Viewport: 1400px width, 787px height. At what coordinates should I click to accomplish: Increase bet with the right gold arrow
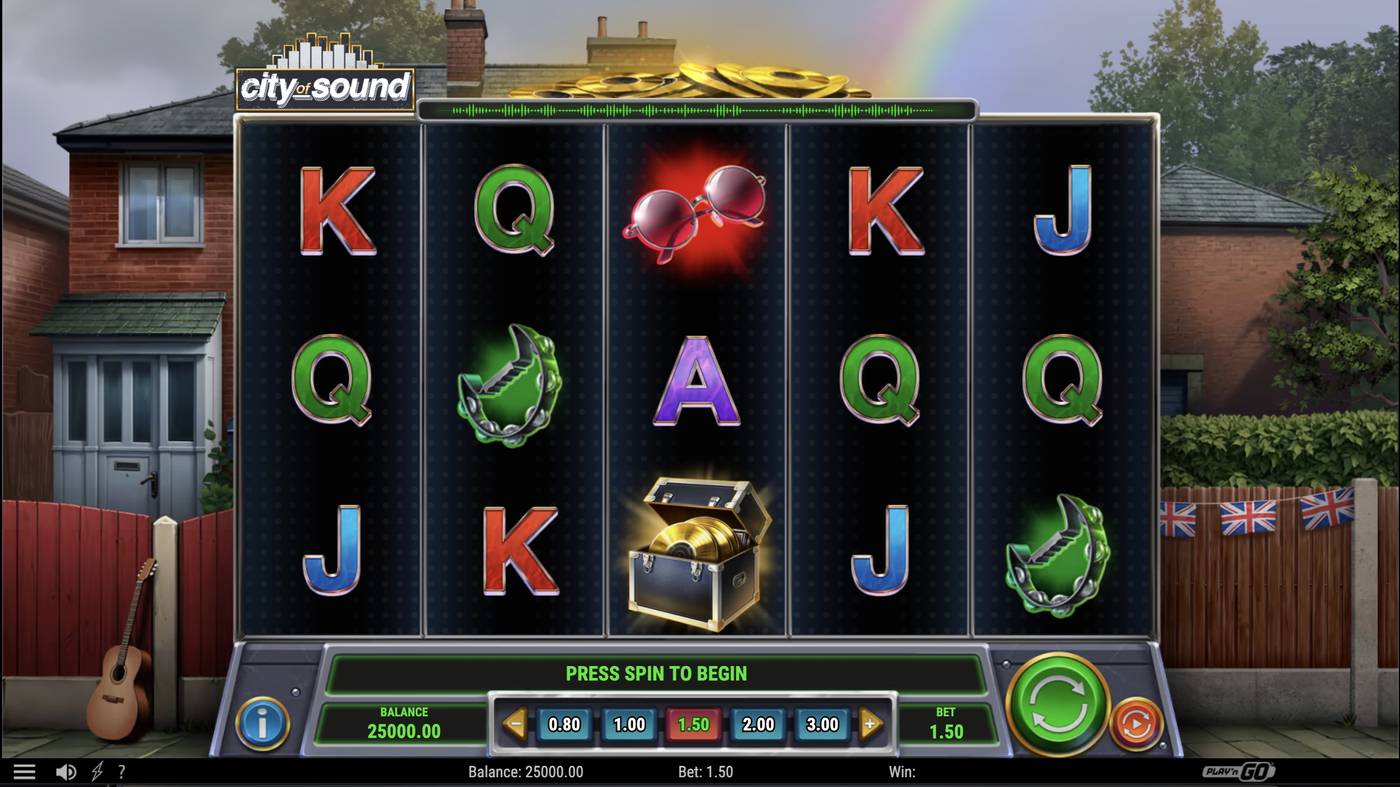click(x=872, y=723)
